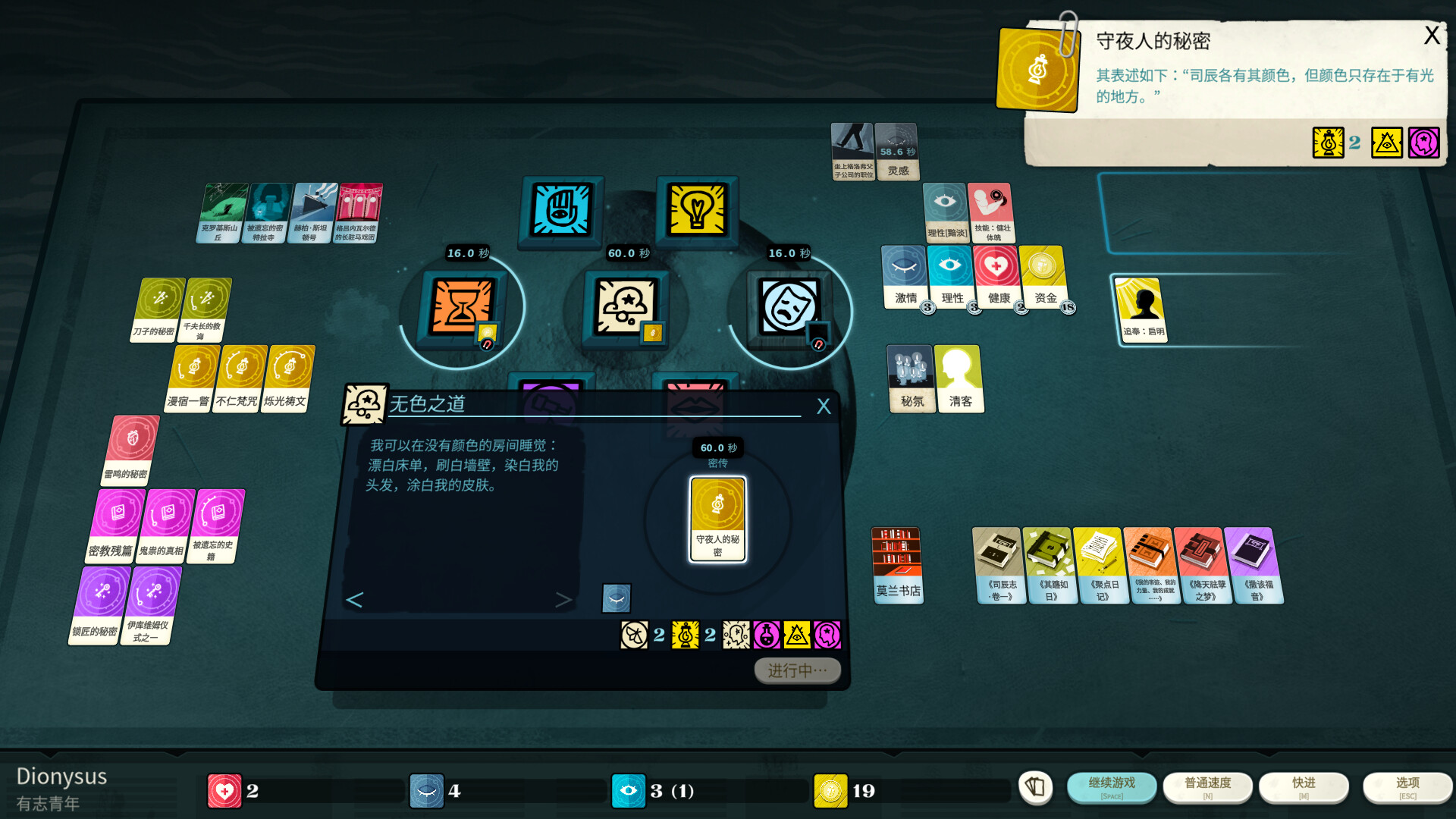Toggle fast forward with 快进

point(1304,786)
